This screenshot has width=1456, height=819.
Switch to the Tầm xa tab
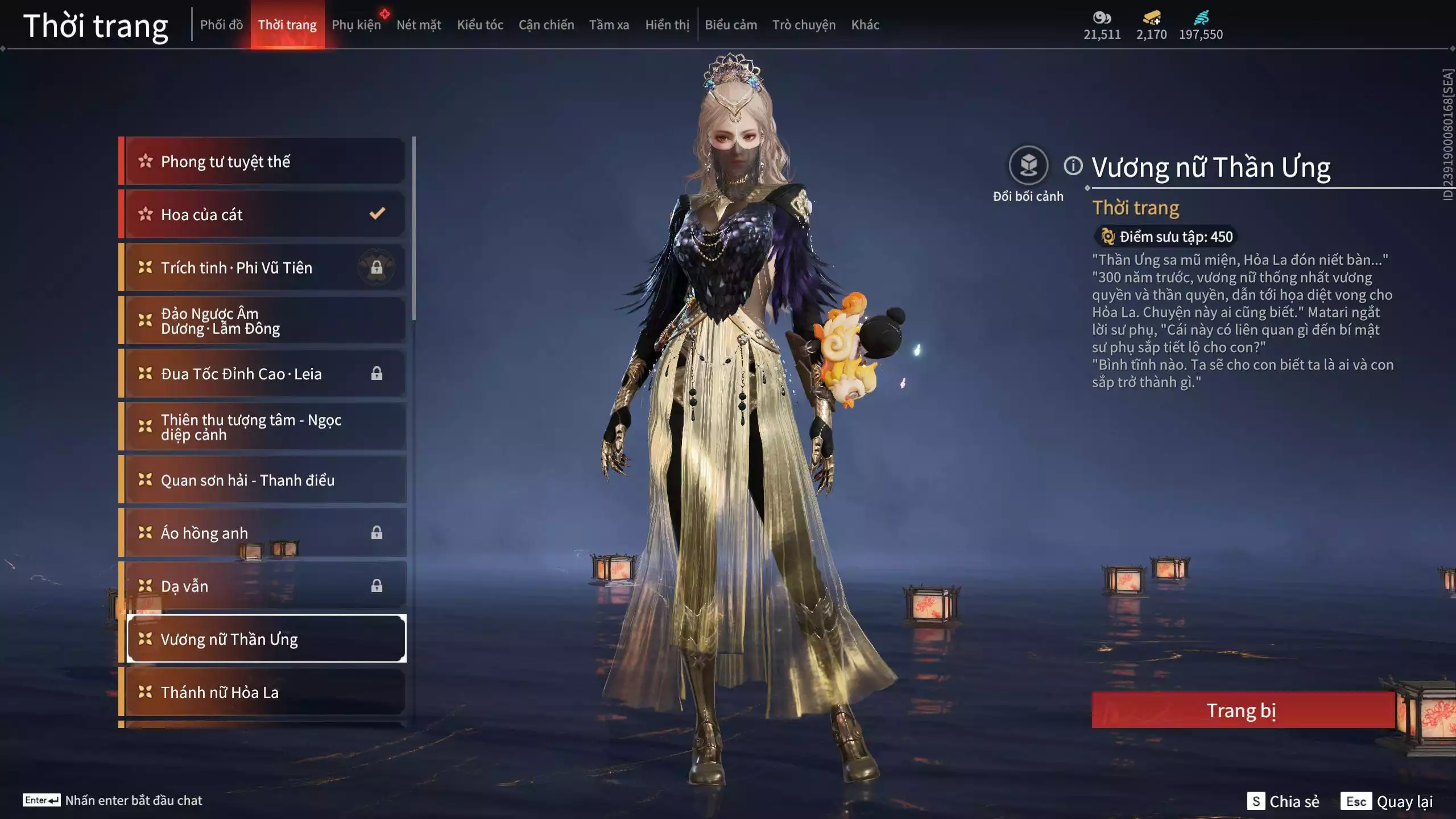(609, 25)
